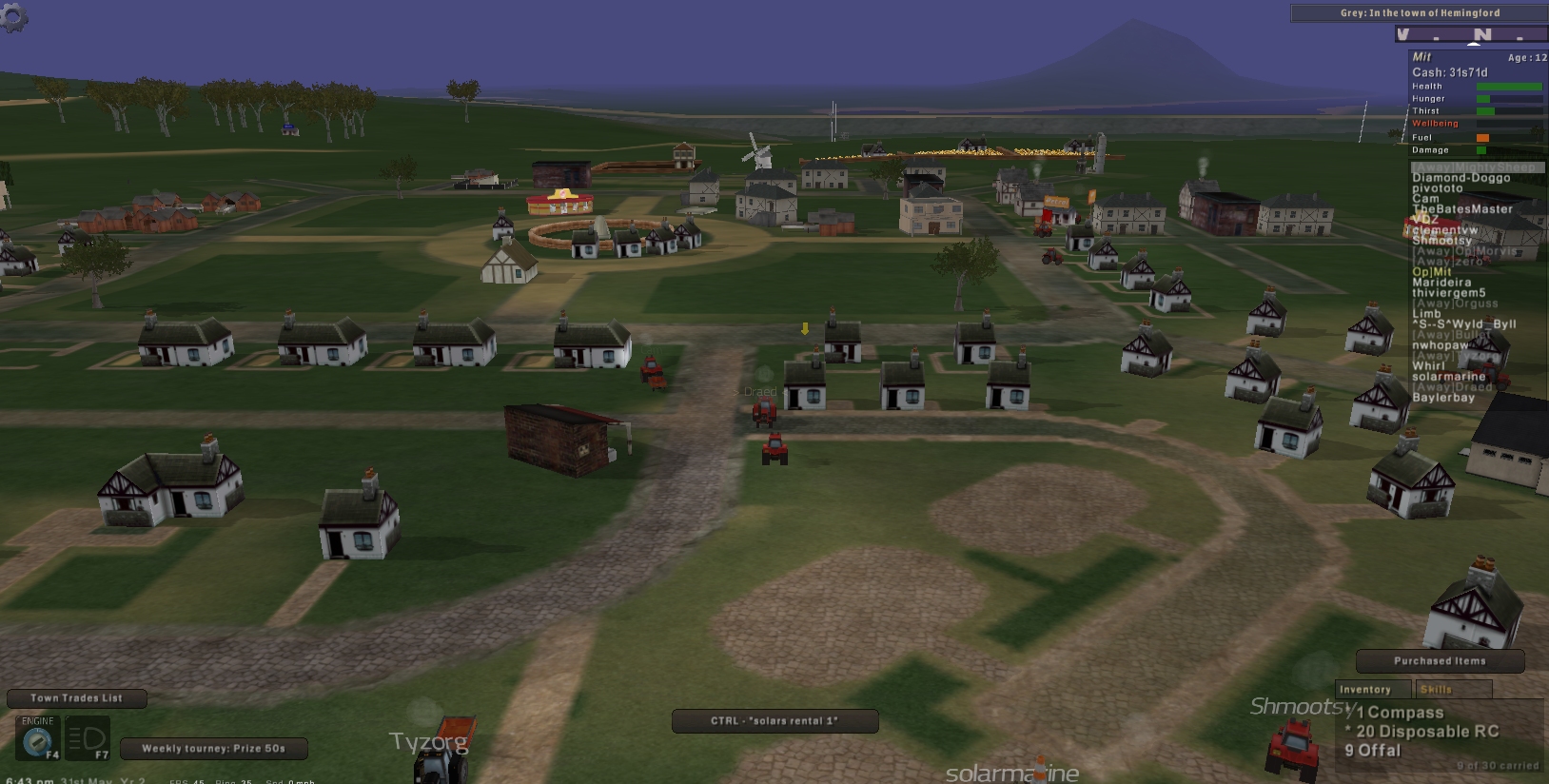Image resolution: width=1549 pixels, height=784 pixels.
Task: Click the 'solars rental 1' button
Action: [774, 721]
